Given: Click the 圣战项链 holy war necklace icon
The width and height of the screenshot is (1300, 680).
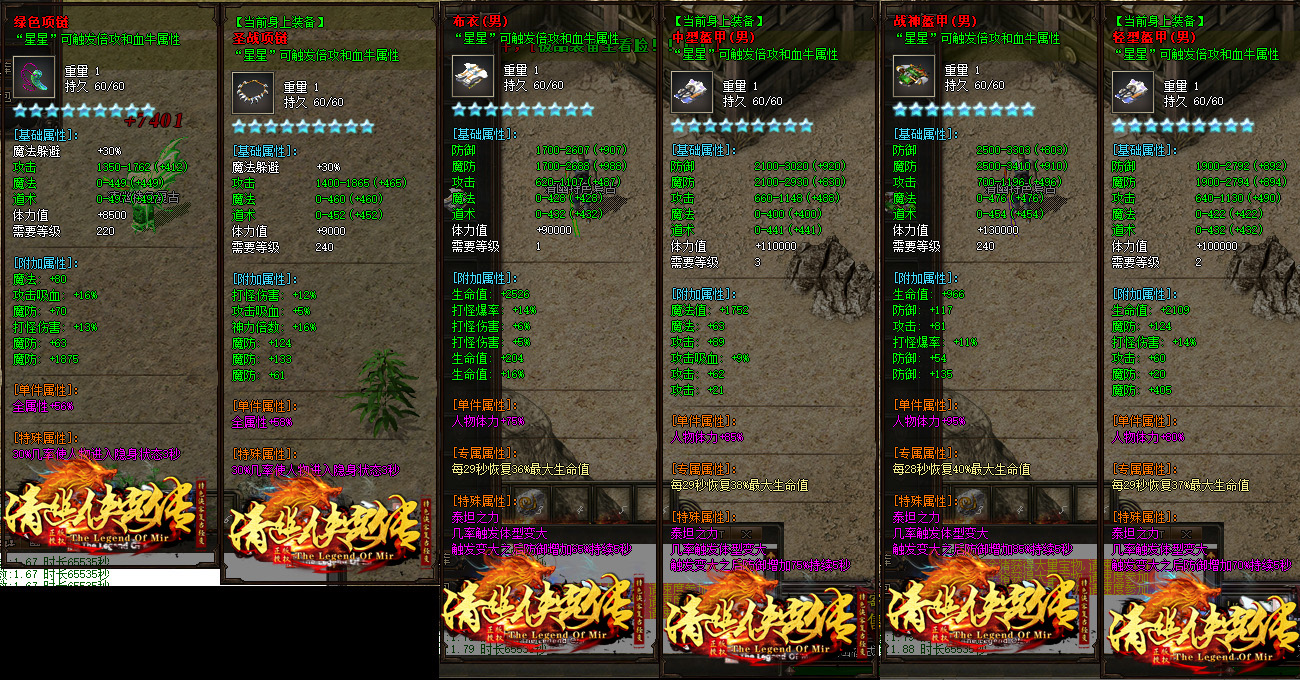Looking at the screenshot, I should [x=253, y=93].
